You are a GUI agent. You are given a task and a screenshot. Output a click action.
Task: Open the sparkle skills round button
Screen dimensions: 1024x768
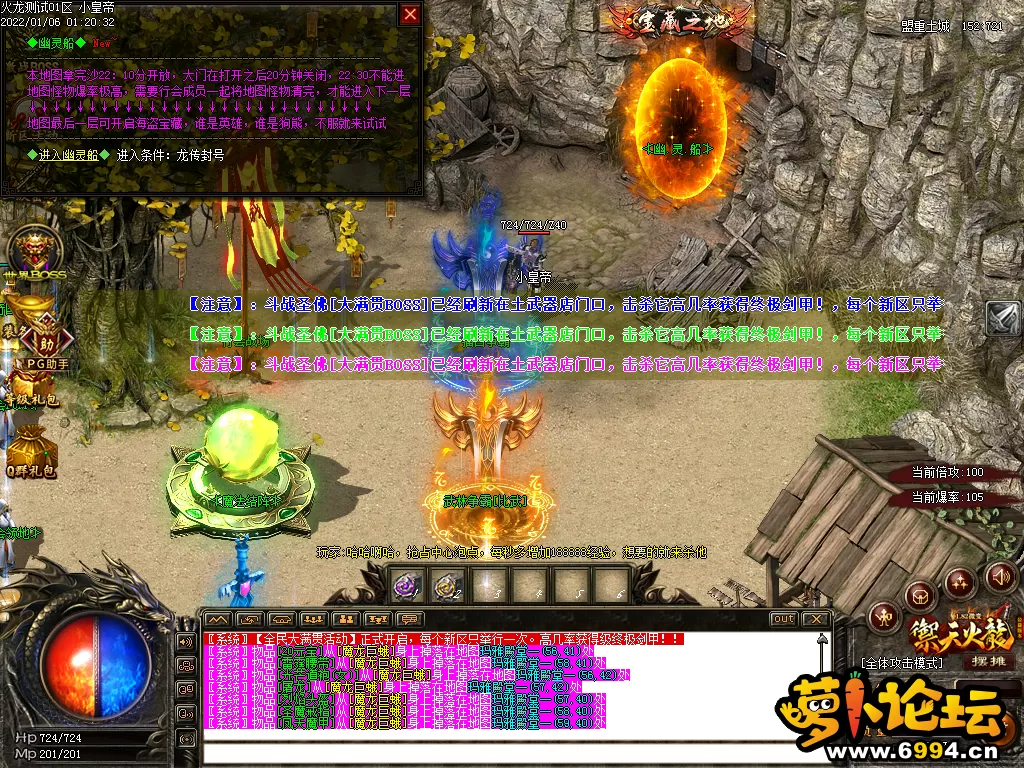960,583
